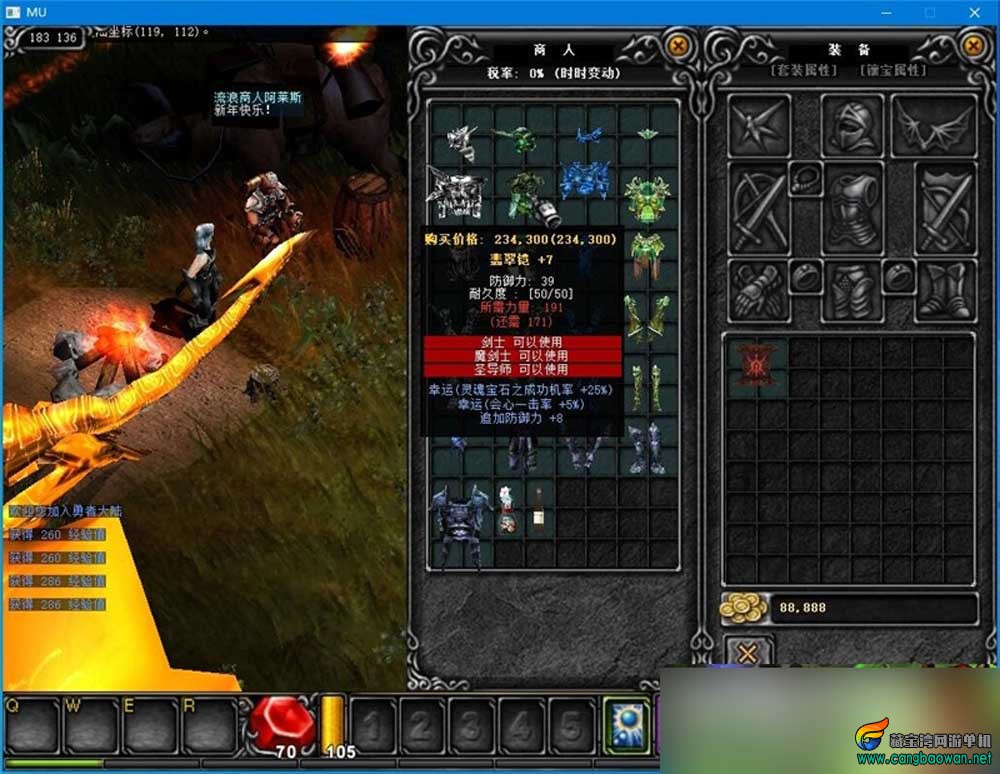Select the necklace equipment slot
Screen dimensions: 1000x774
click(x=805, y=179)
